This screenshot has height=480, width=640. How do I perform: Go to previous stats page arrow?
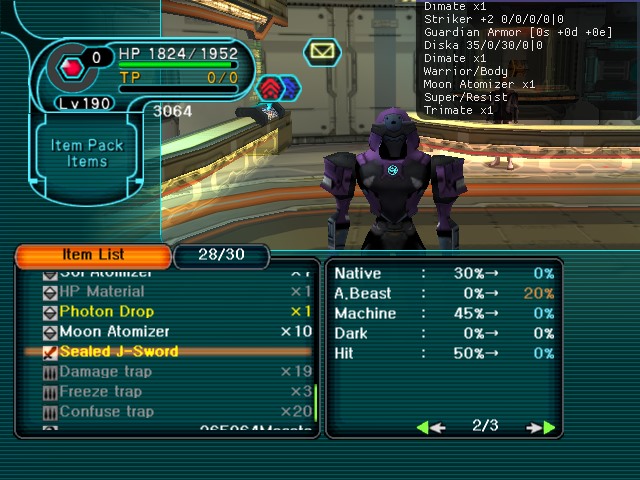[x=430, y=427]
